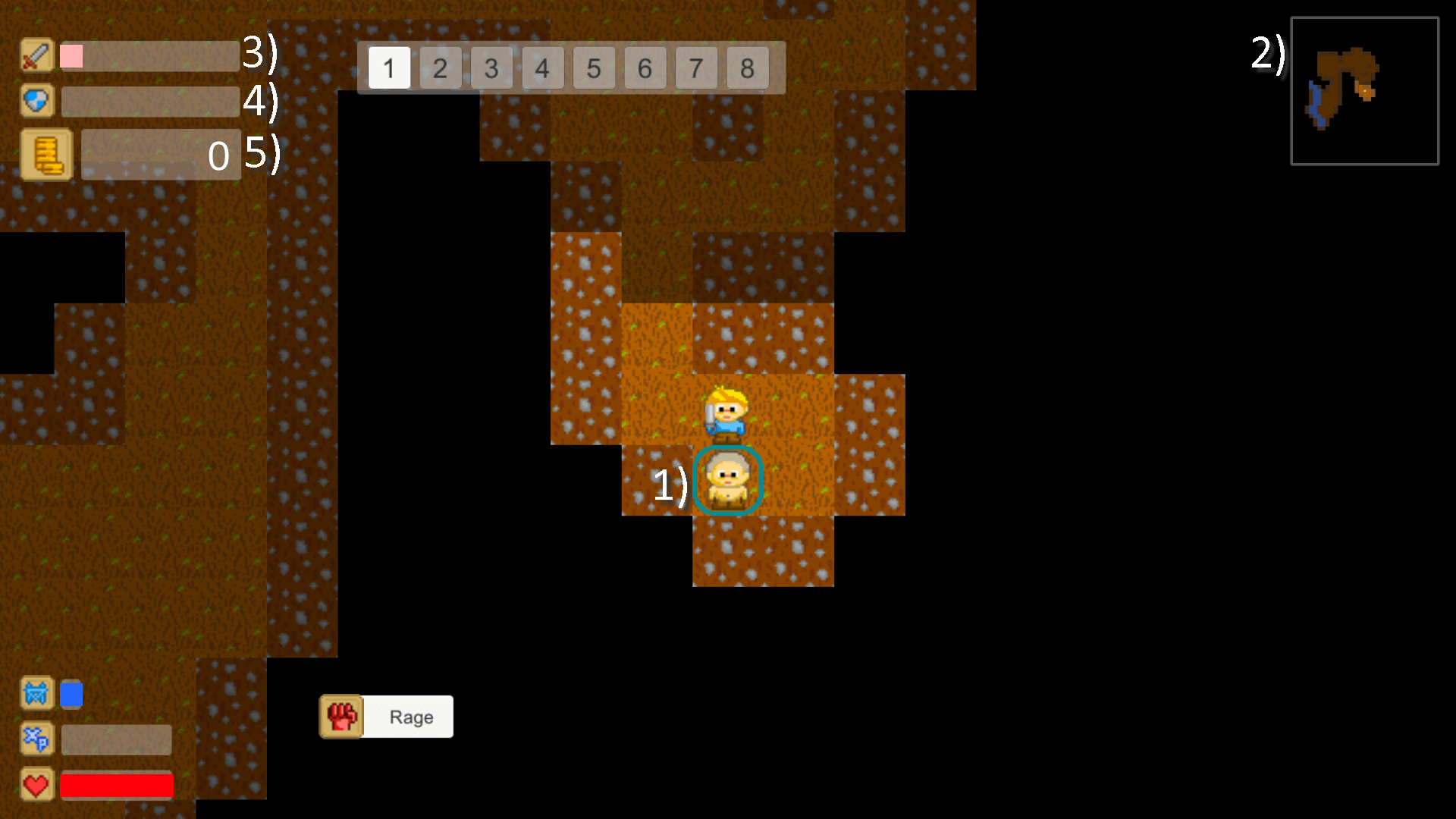
Task: Select hotbar slot 1
Action: (x=389, y=67)
